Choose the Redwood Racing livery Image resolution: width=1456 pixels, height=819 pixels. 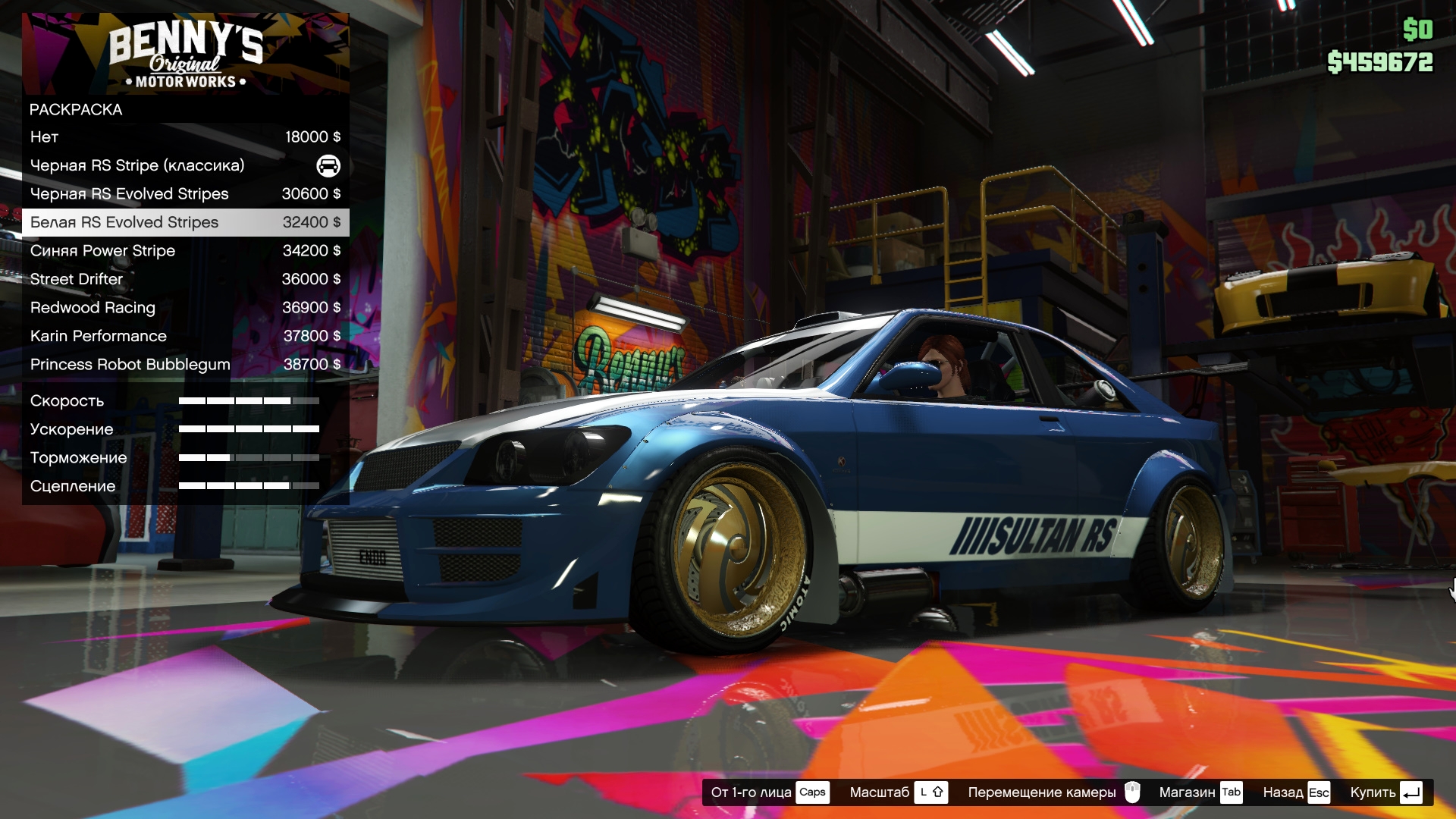[185, 308]
